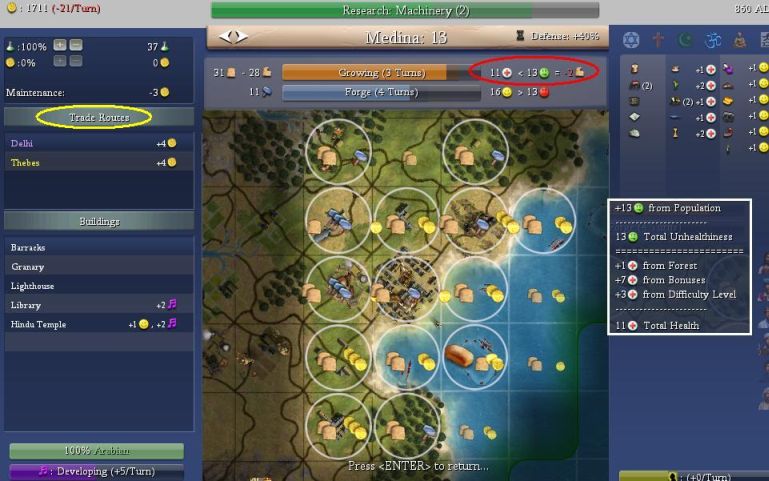Select the Islam crescent religion icon

pos(685,40)
